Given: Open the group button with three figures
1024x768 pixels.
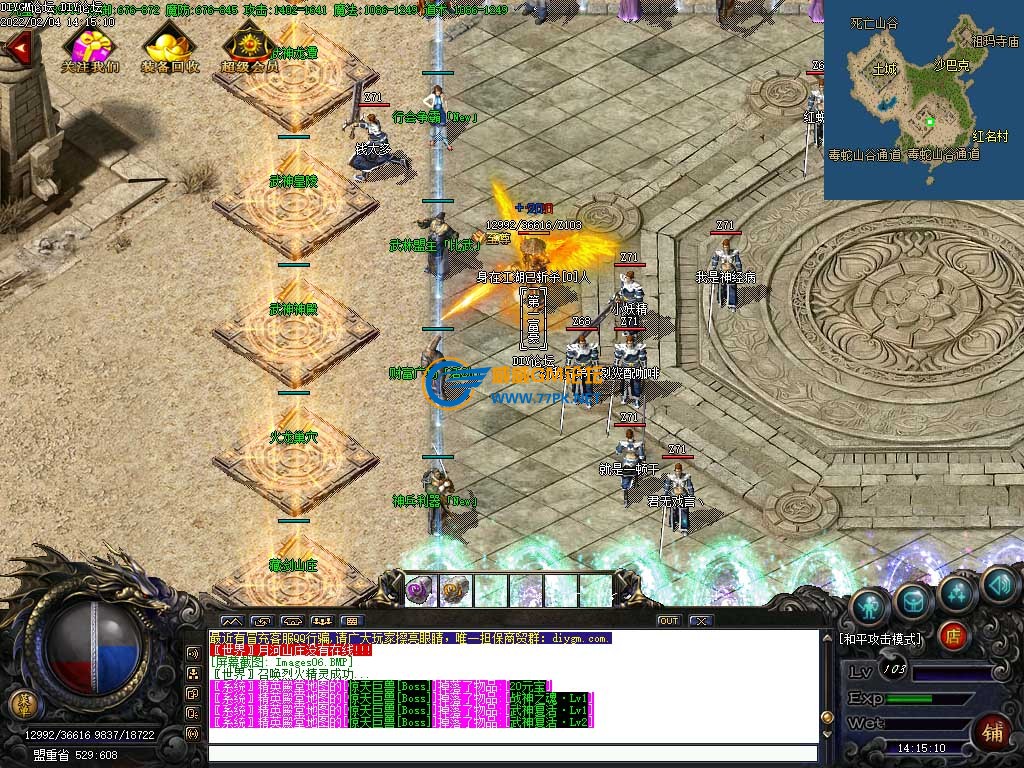Looking at the screenshot, I should [322, 621].
